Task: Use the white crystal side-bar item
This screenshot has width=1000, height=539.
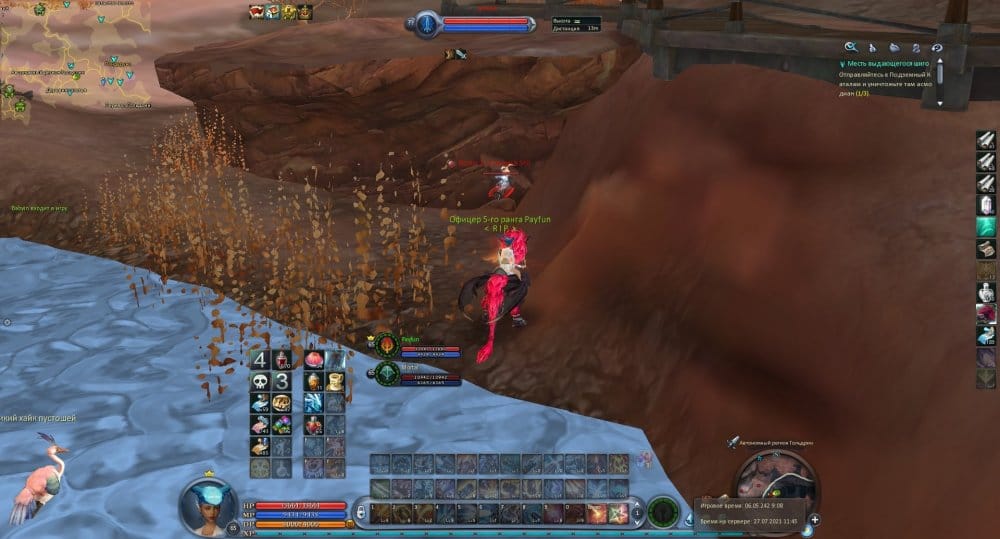Action: 985,205
